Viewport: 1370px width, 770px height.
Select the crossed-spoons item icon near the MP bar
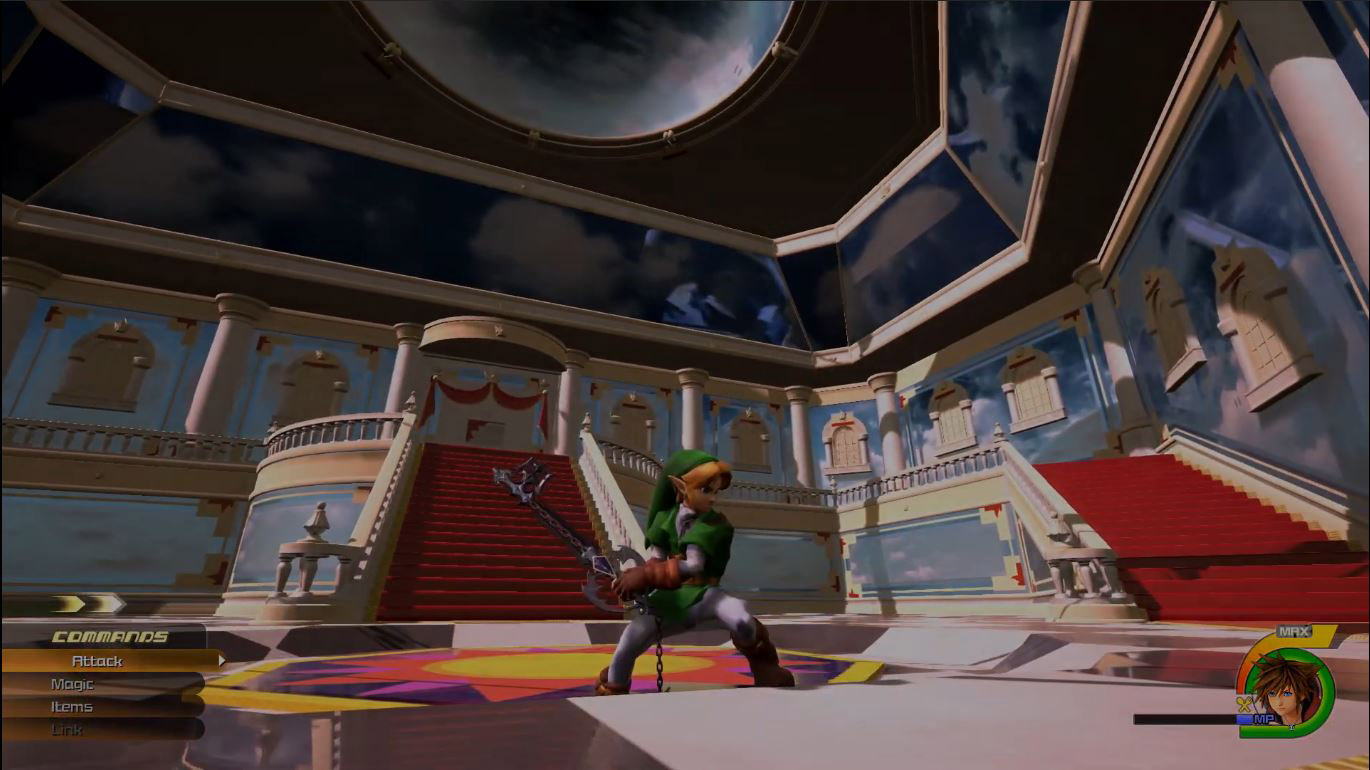point(1243,704)
